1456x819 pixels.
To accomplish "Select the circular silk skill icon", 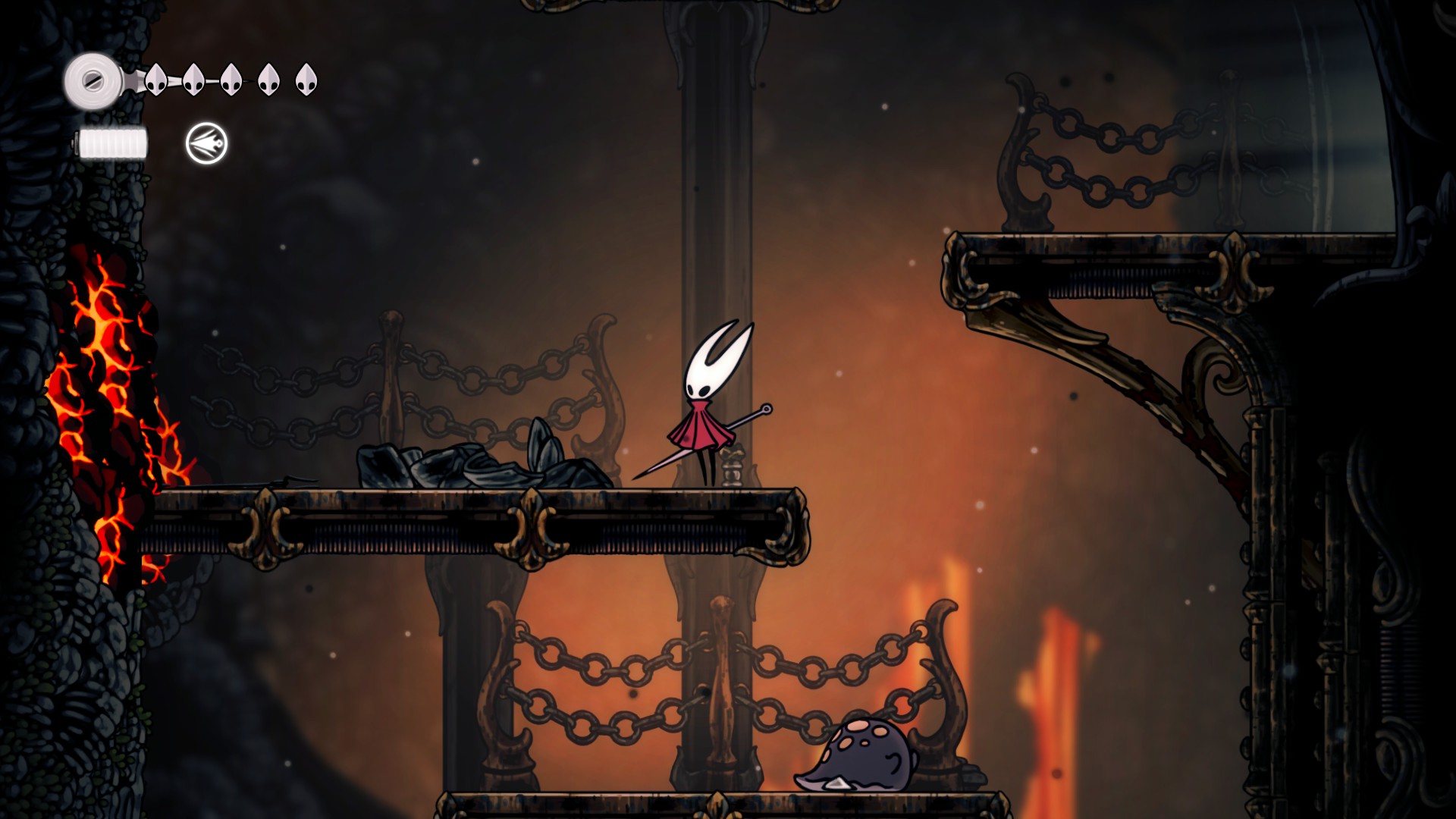I will point(206,143).
